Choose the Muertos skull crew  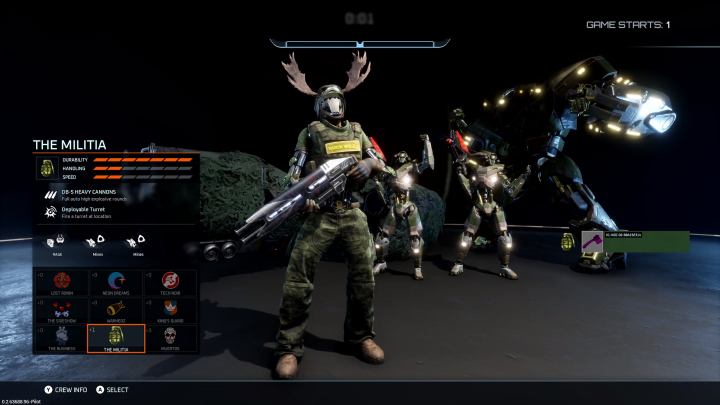coord(172,338)
